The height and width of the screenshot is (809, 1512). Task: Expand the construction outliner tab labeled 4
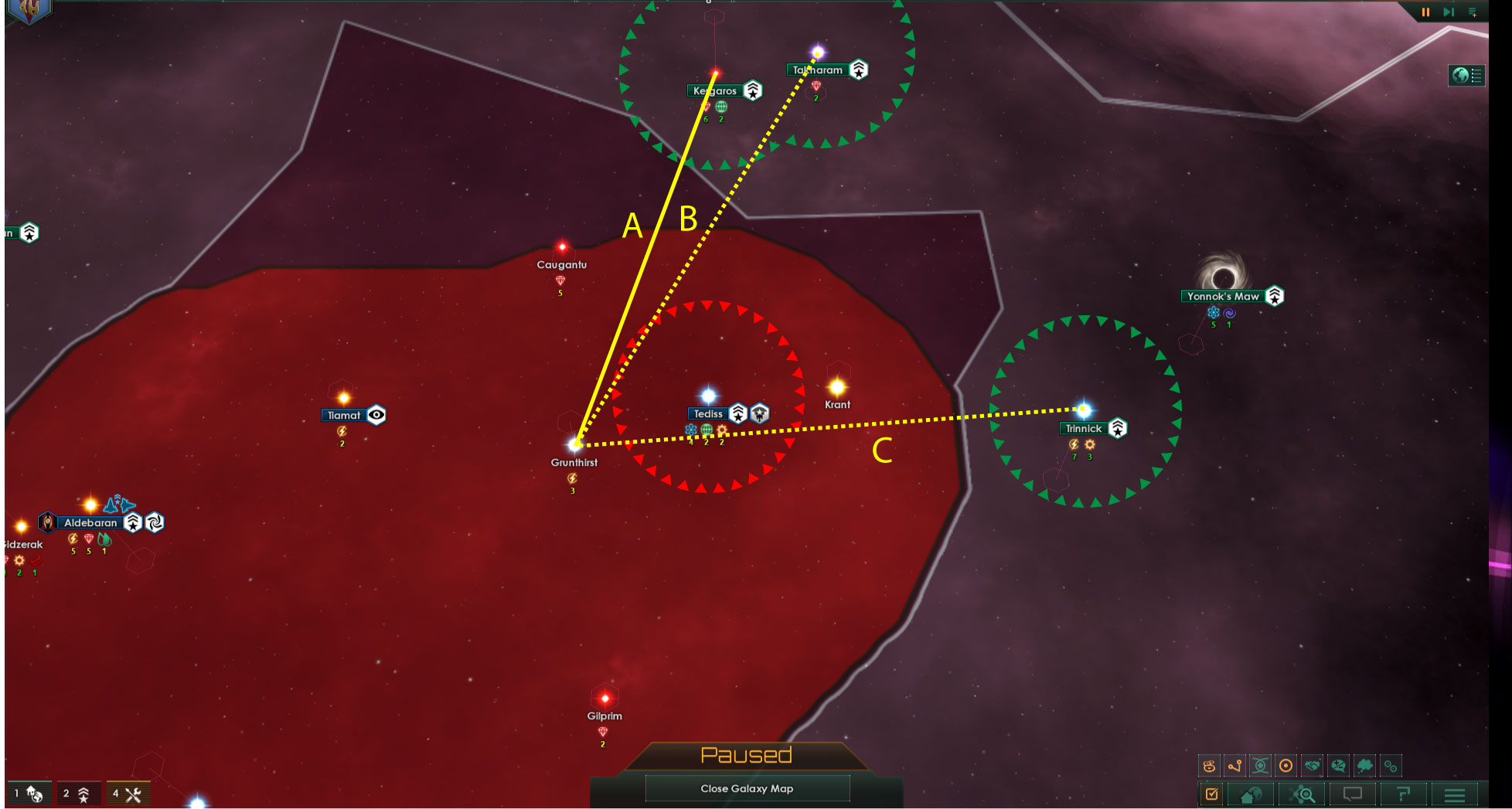[126, 793]
